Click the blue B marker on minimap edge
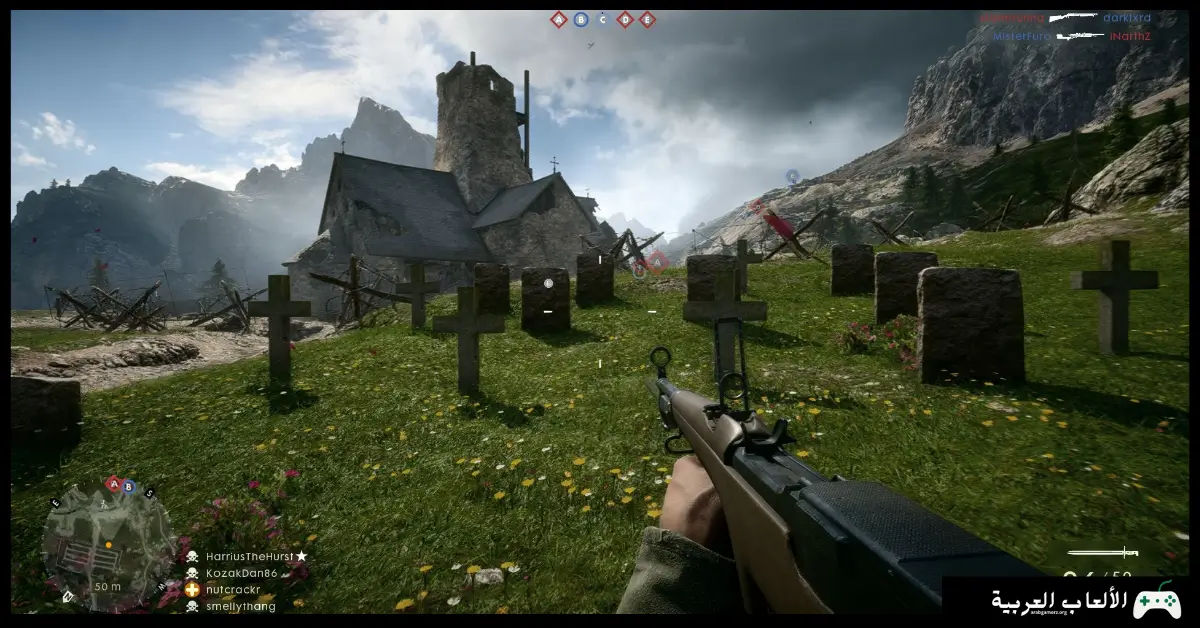The image size is (1200, 628). (128, 487)
